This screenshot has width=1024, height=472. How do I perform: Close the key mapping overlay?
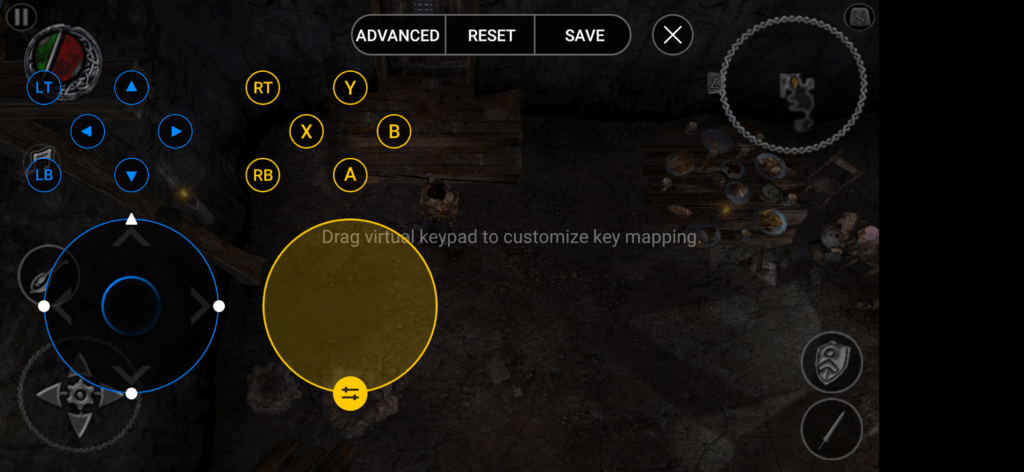(673, 35)
